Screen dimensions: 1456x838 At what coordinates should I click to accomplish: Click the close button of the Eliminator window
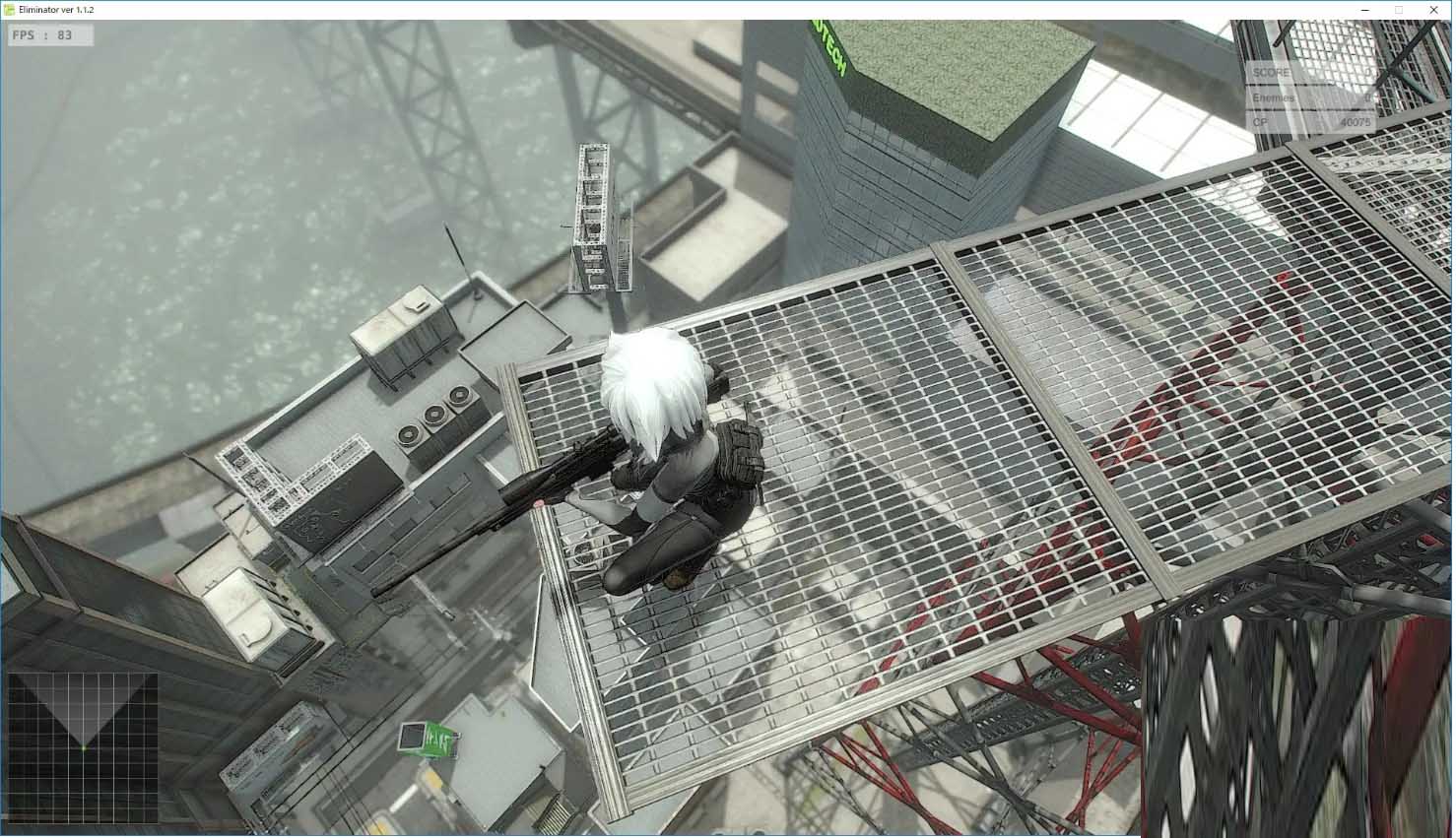point(1434,10)
